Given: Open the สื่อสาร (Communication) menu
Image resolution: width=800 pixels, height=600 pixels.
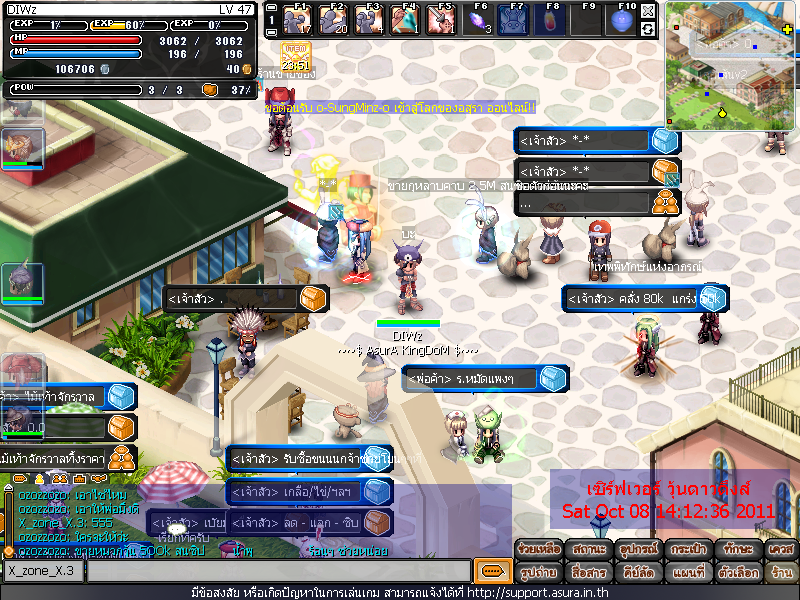Looking at the screenshot, I should point(587,572).
